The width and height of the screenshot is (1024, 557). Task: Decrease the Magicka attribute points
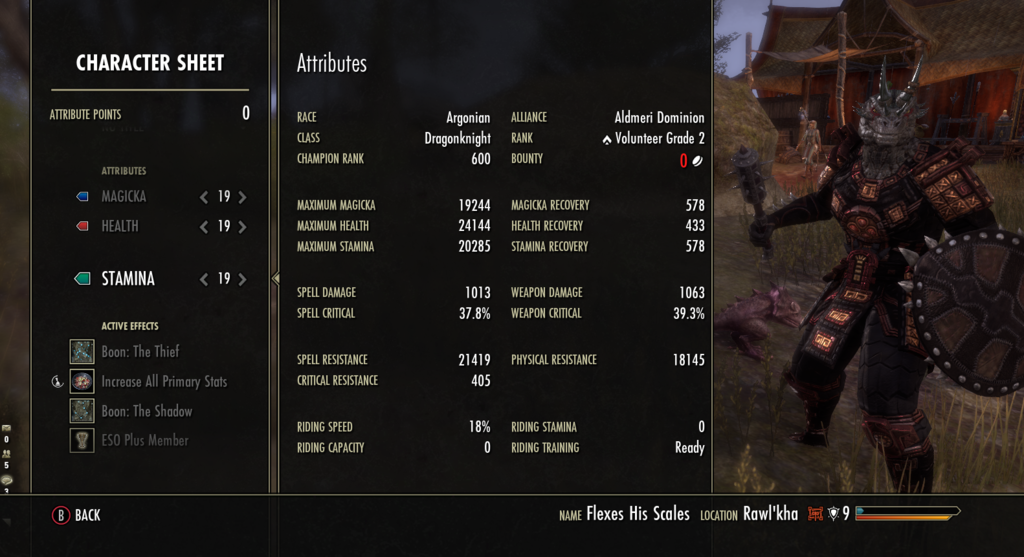click(205, 197)
